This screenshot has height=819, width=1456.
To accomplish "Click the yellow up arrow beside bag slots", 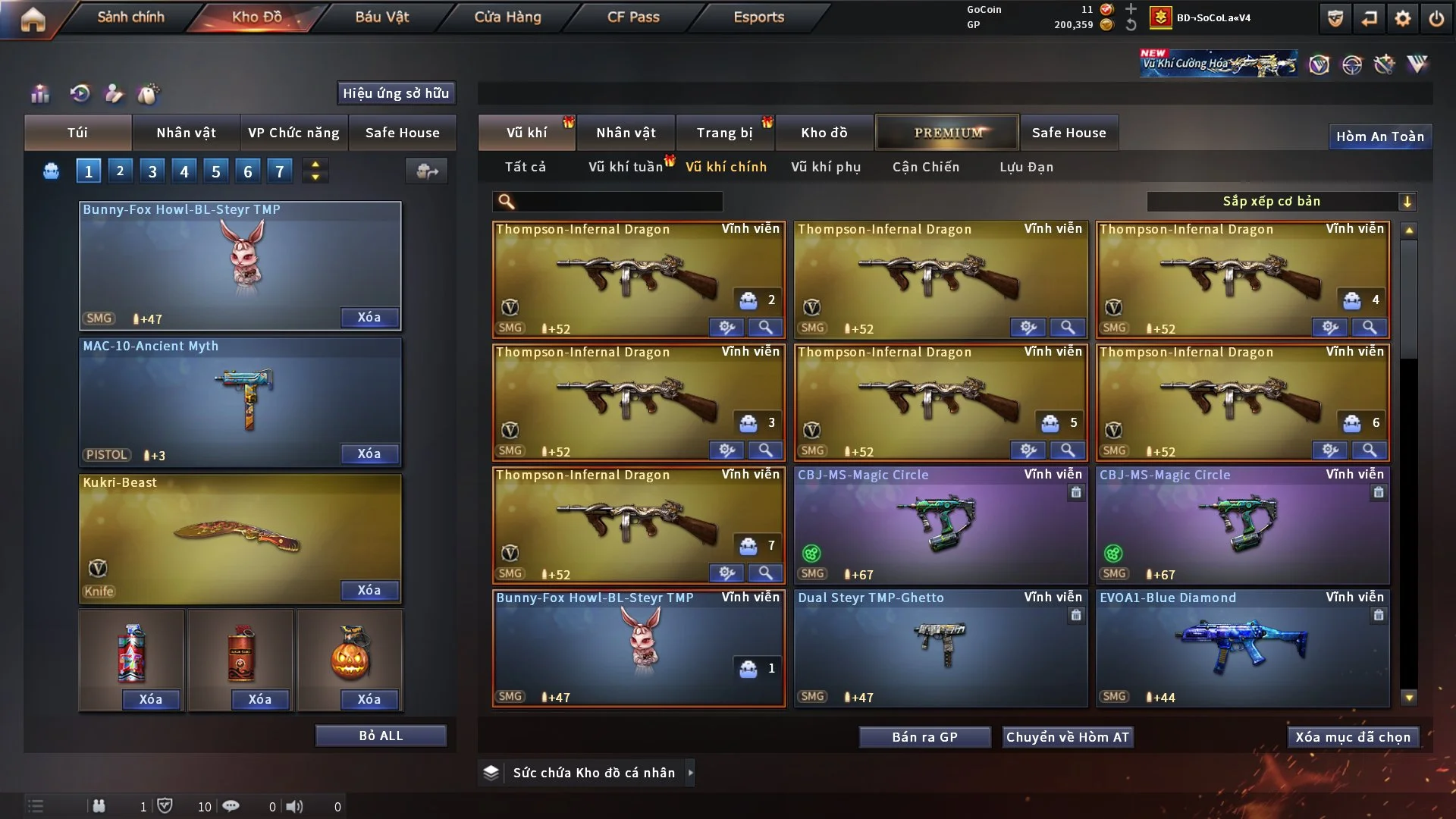I will pyautogui.click(x=315, y=165).
